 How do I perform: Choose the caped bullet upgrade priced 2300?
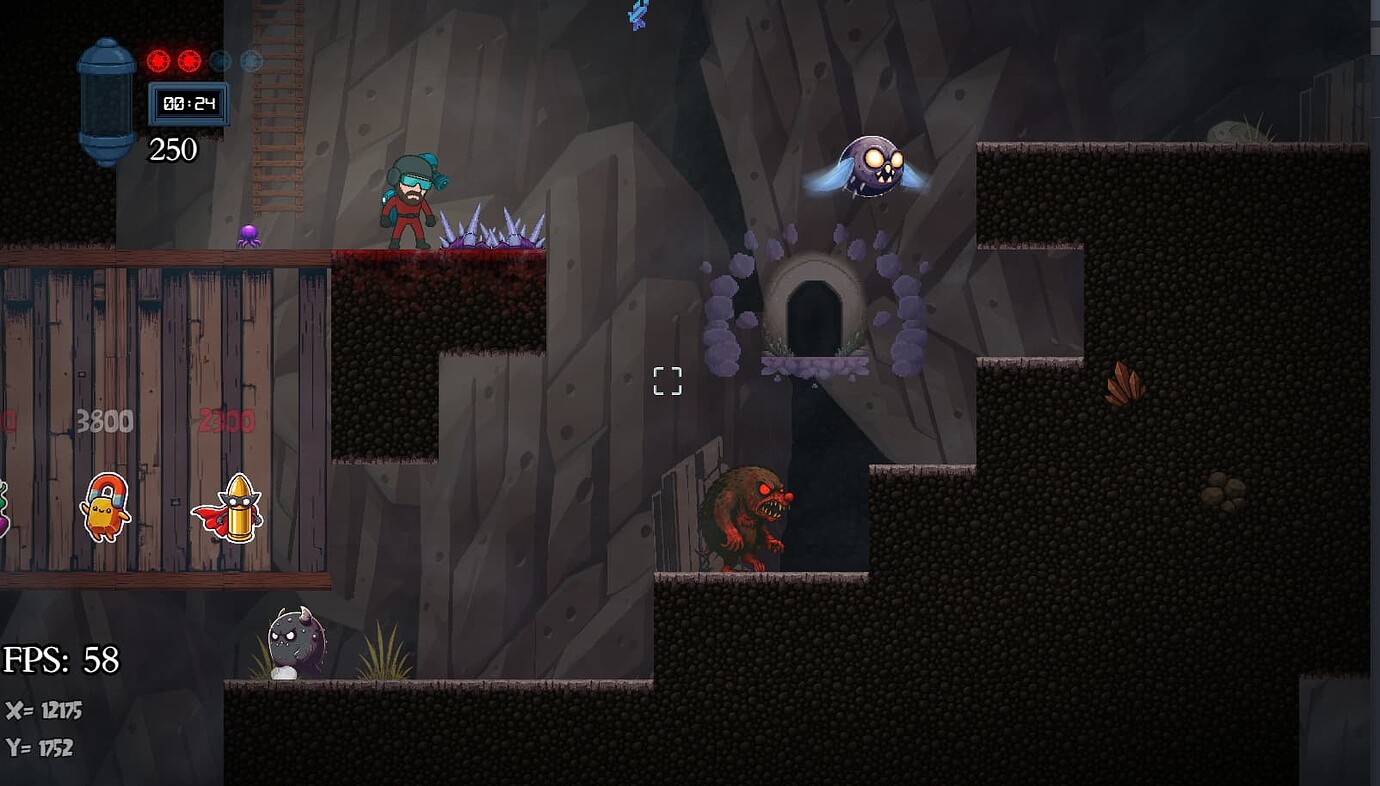(x=229, y=509)
